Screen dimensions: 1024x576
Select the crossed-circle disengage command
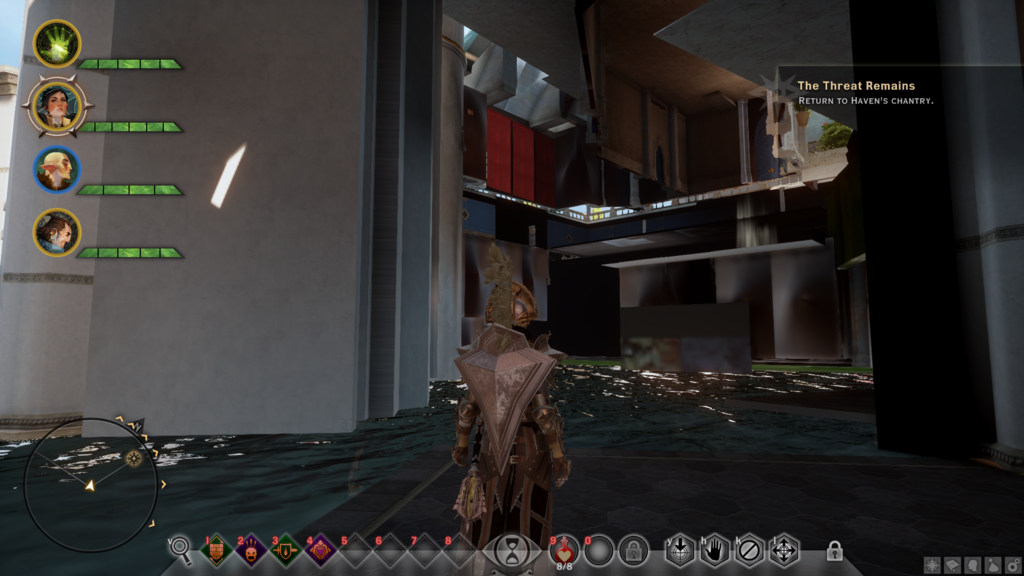tap(748, 549)
